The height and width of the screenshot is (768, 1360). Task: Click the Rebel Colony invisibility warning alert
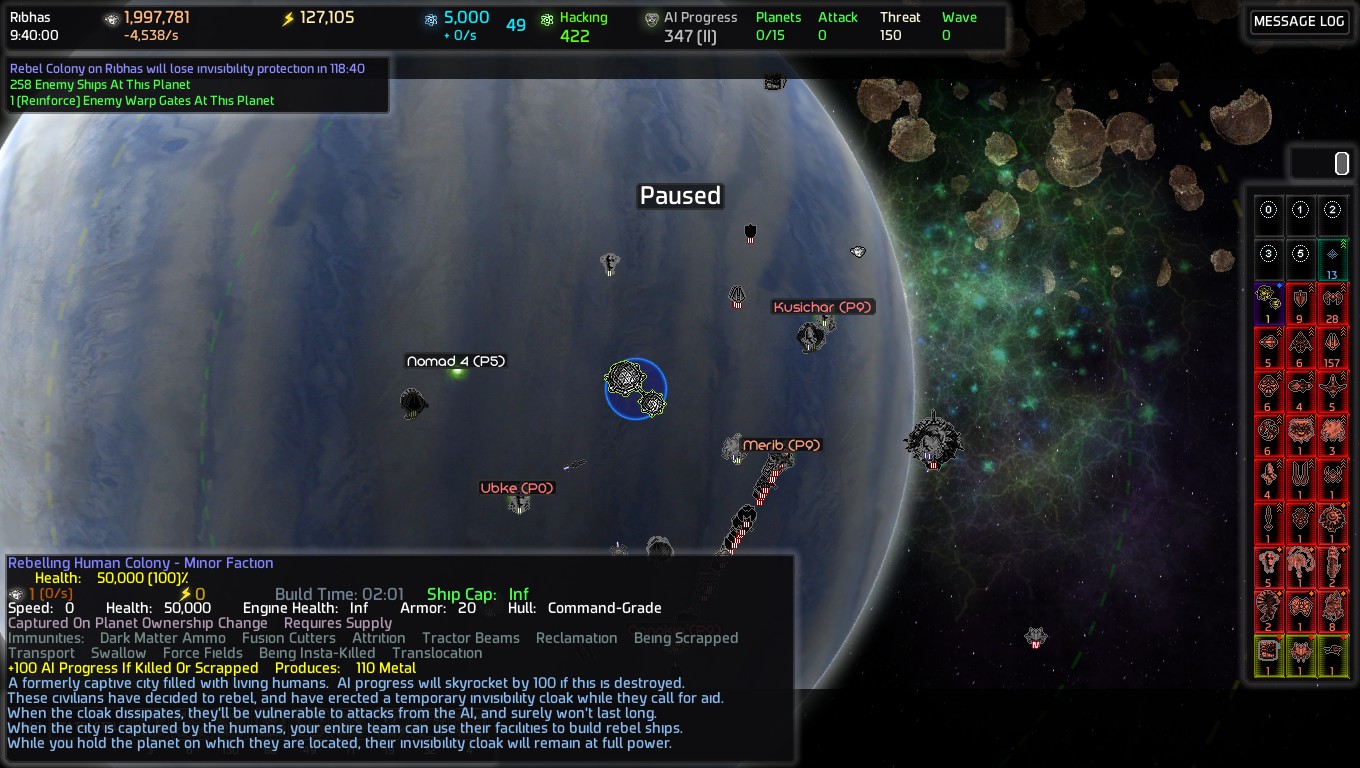(187, 69)
